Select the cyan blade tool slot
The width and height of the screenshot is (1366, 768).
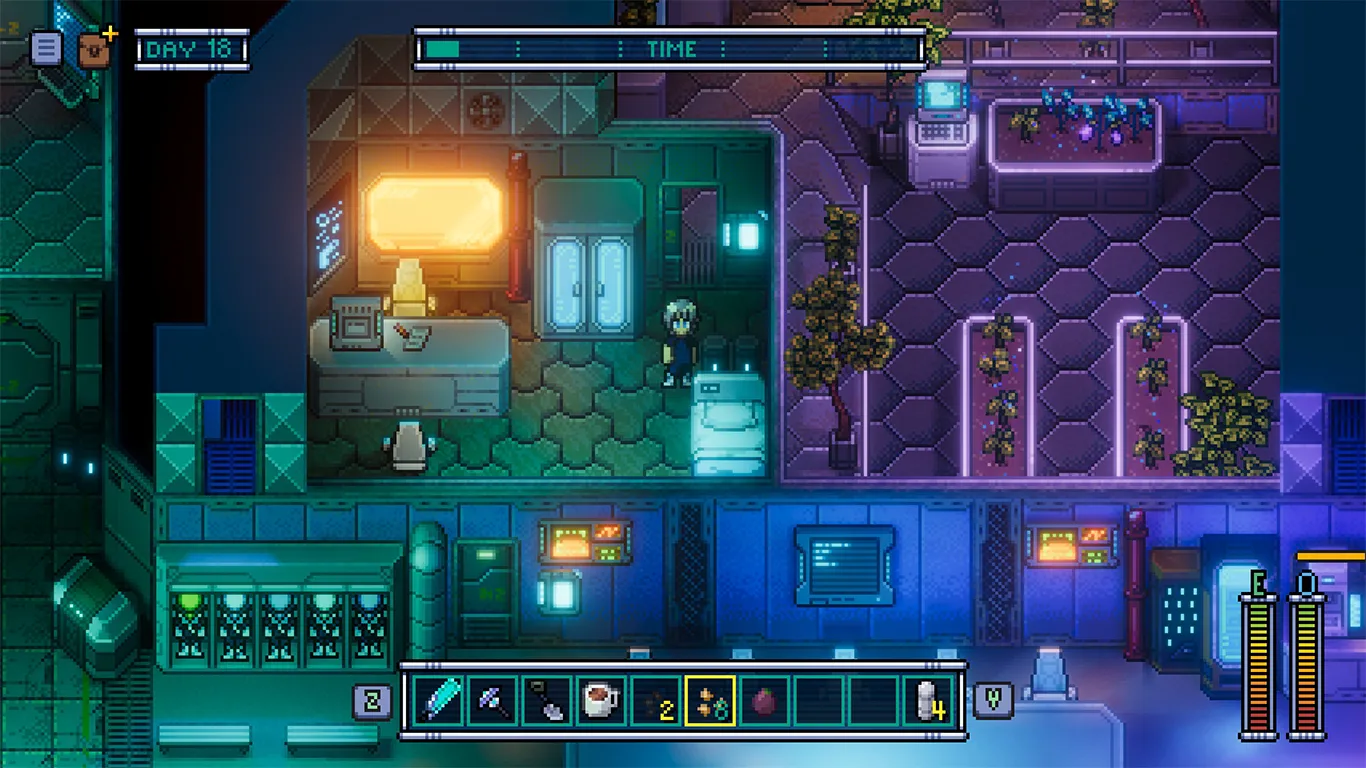(439, 700)
